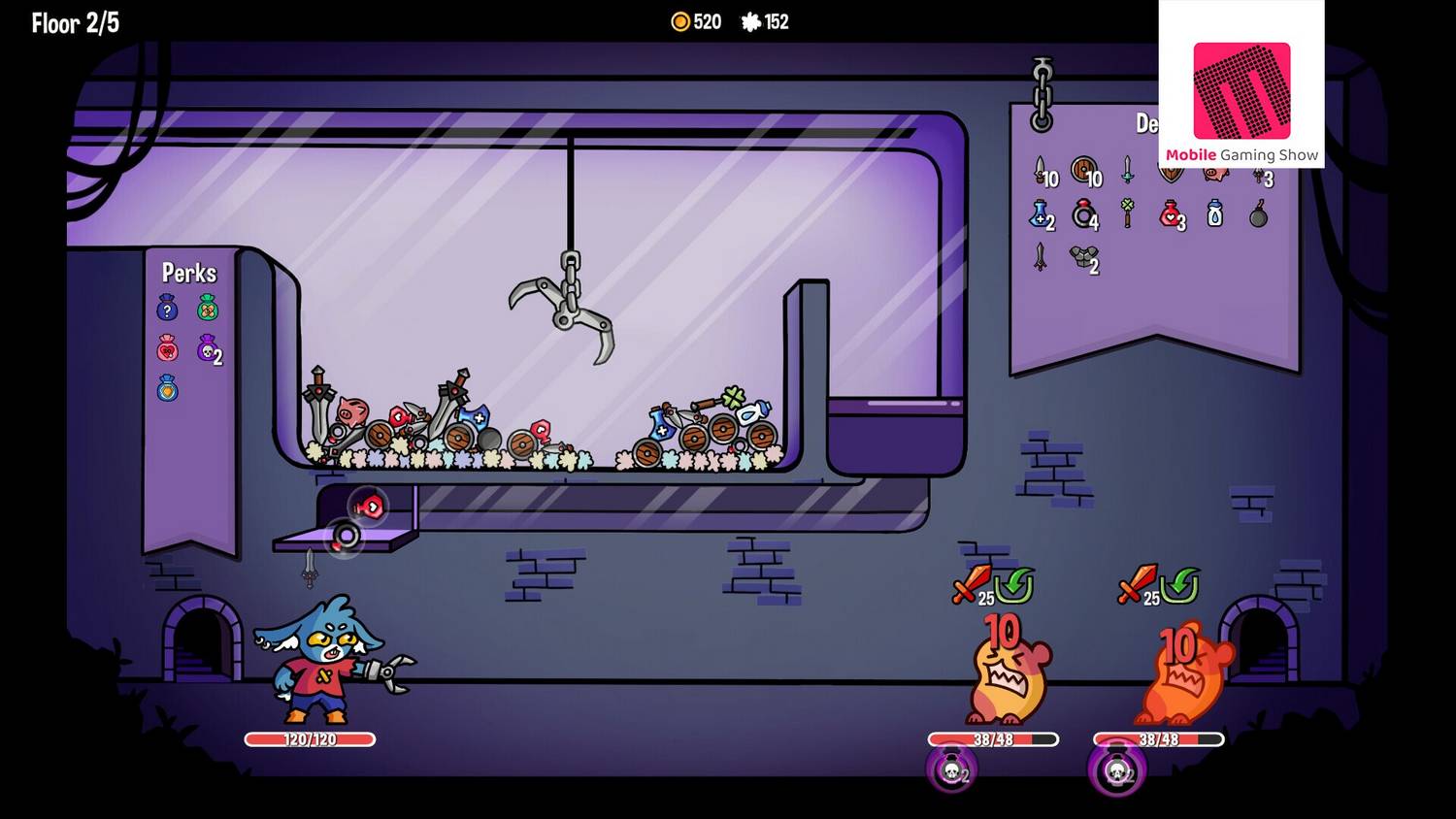Select the dagger item in the deck list
1456x819 pixels.
tap(1041, 172)
